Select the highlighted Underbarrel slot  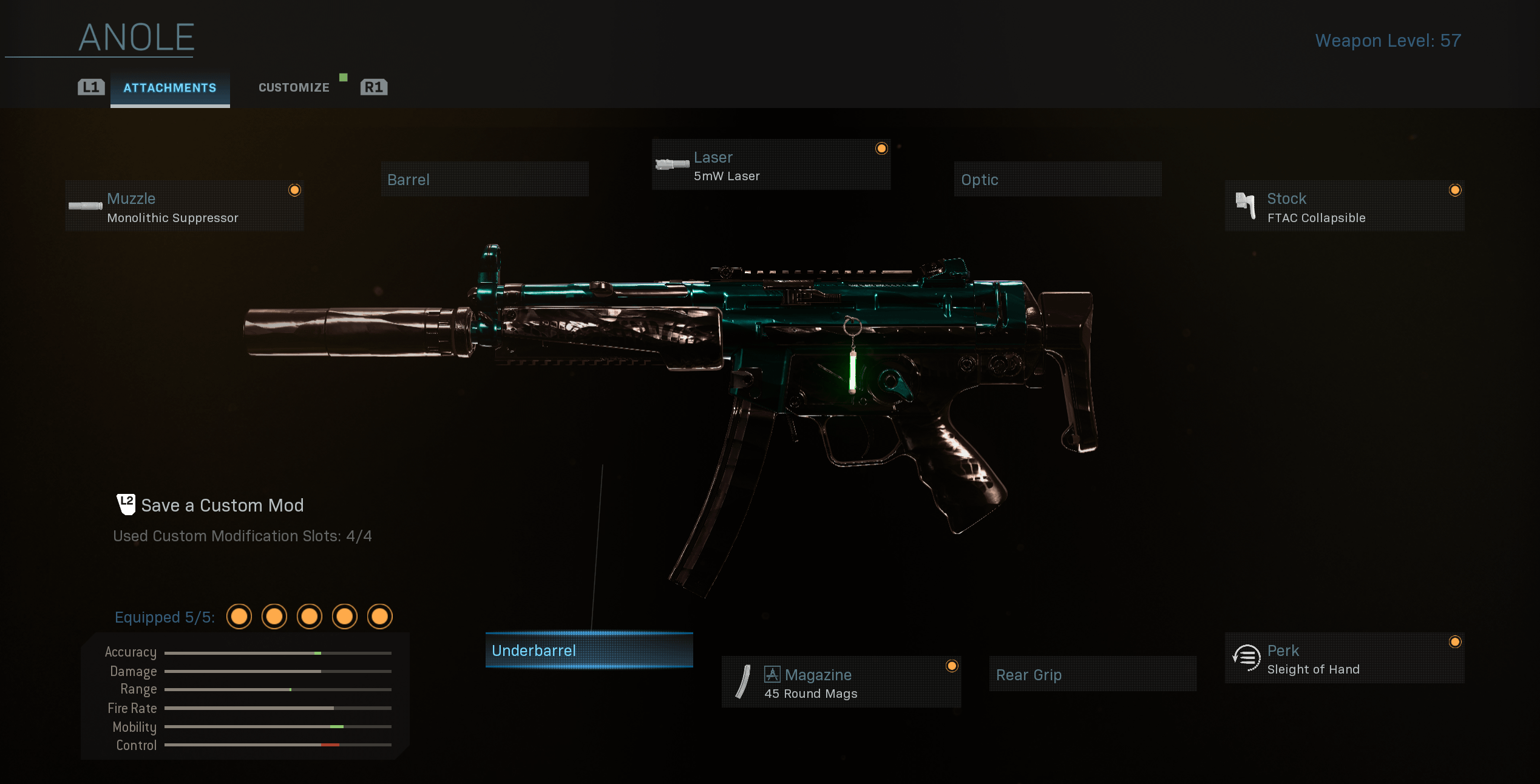589,651
